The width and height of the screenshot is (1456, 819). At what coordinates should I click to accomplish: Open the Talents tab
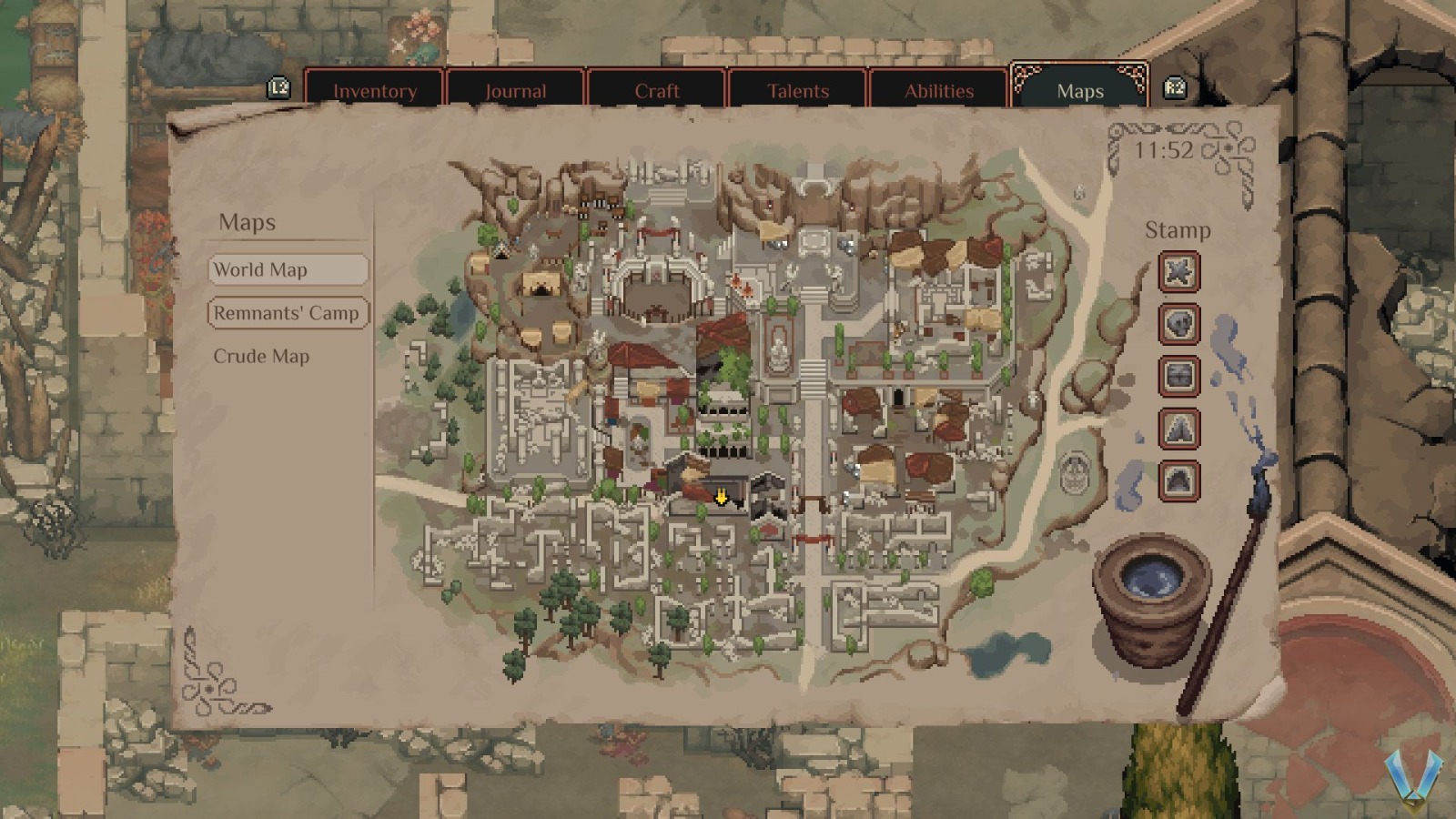(798, 90)
